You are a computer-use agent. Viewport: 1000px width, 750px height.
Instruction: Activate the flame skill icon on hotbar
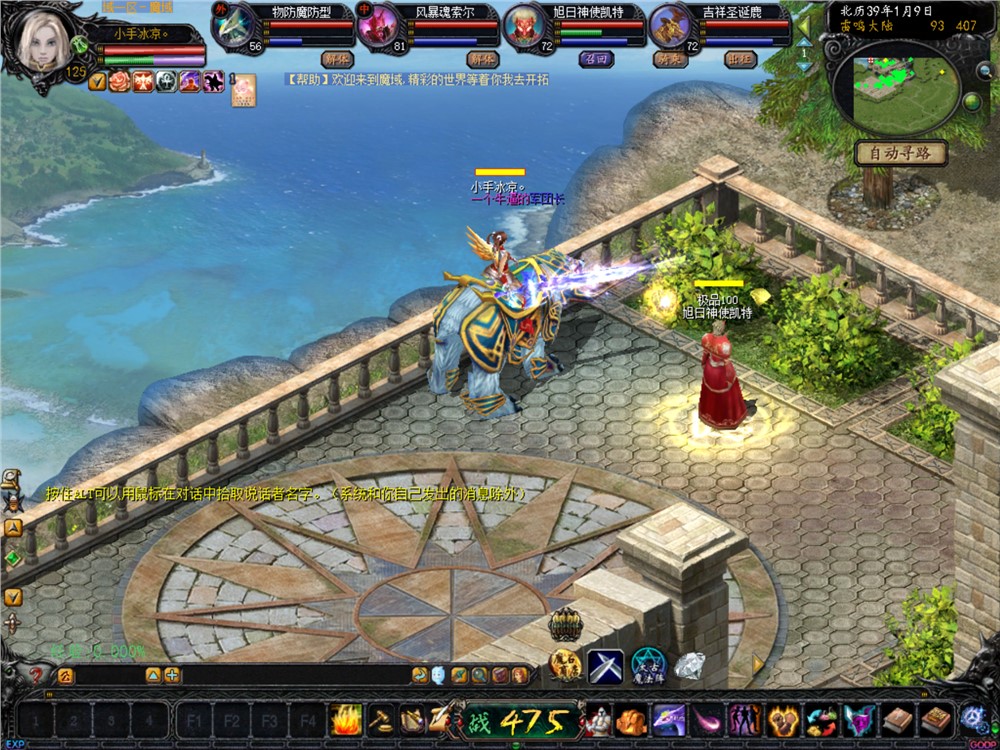pyautogui.click(x=346, y=720)
